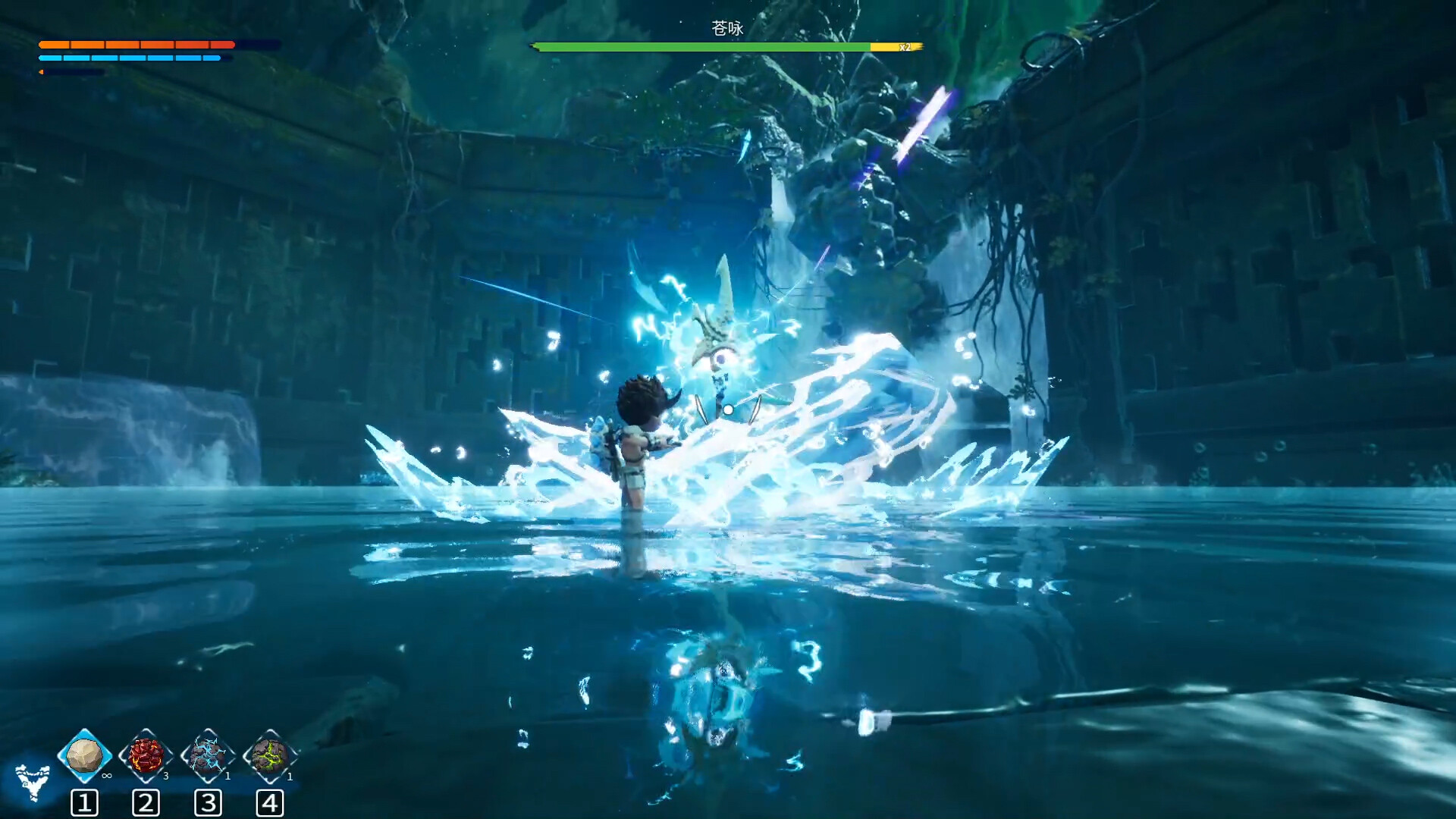This screenshot has height=819, width=1456.
Task: Select the fiery red rock ammo in slot 2
Action: (146, 755)
